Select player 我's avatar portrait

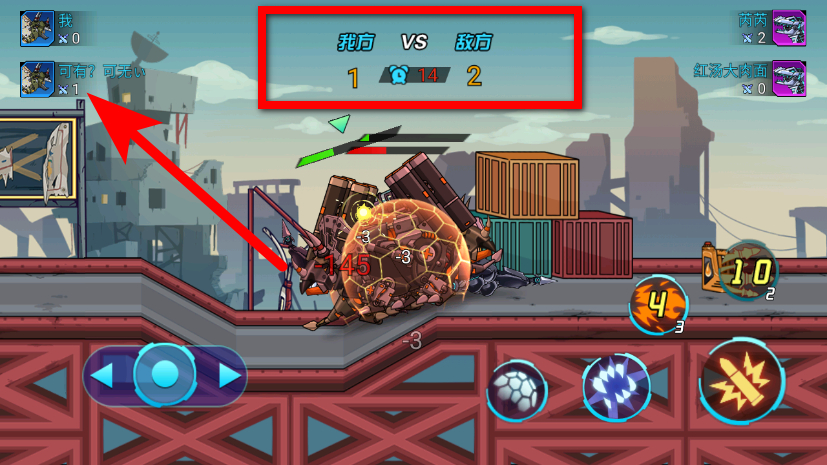37,28
